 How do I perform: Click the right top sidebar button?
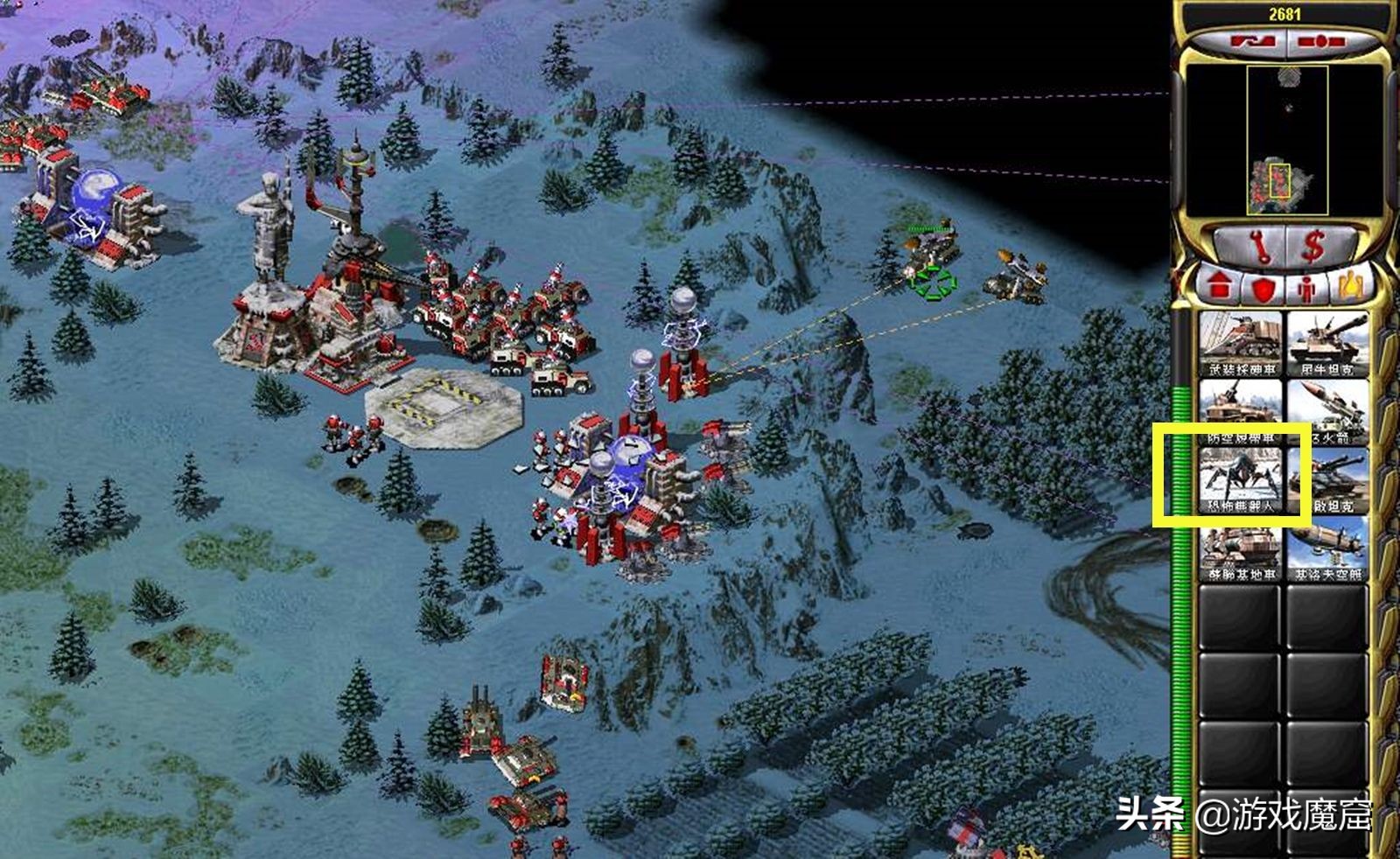(x=1322, y=41)
